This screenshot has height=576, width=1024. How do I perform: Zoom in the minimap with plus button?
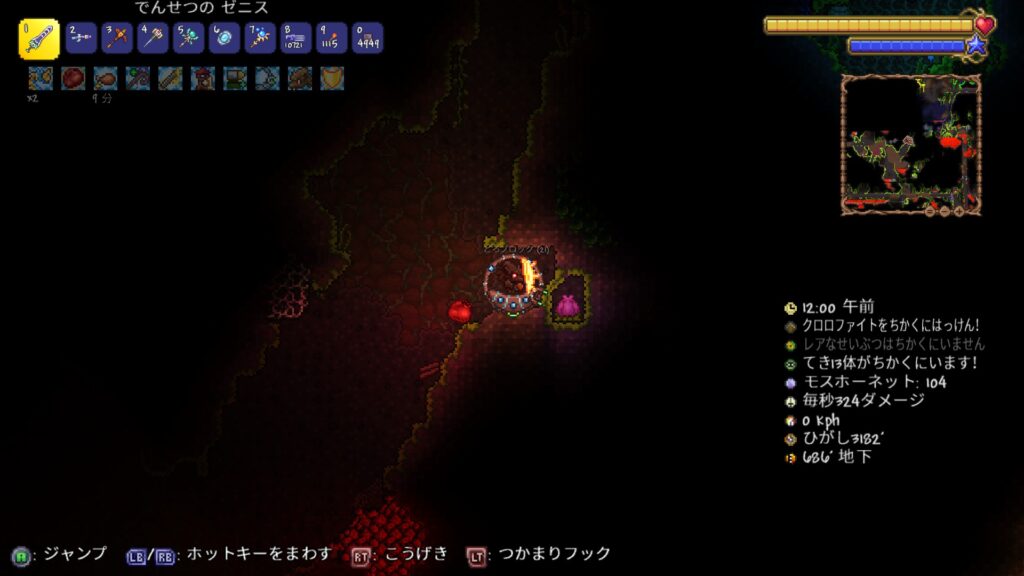point(959,211)
